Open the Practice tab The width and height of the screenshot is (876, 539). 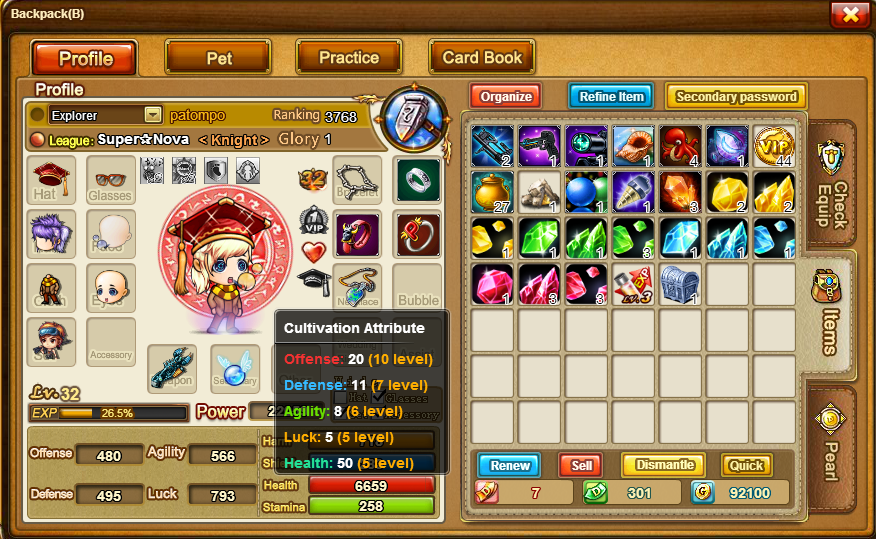(x=348, y=58)
